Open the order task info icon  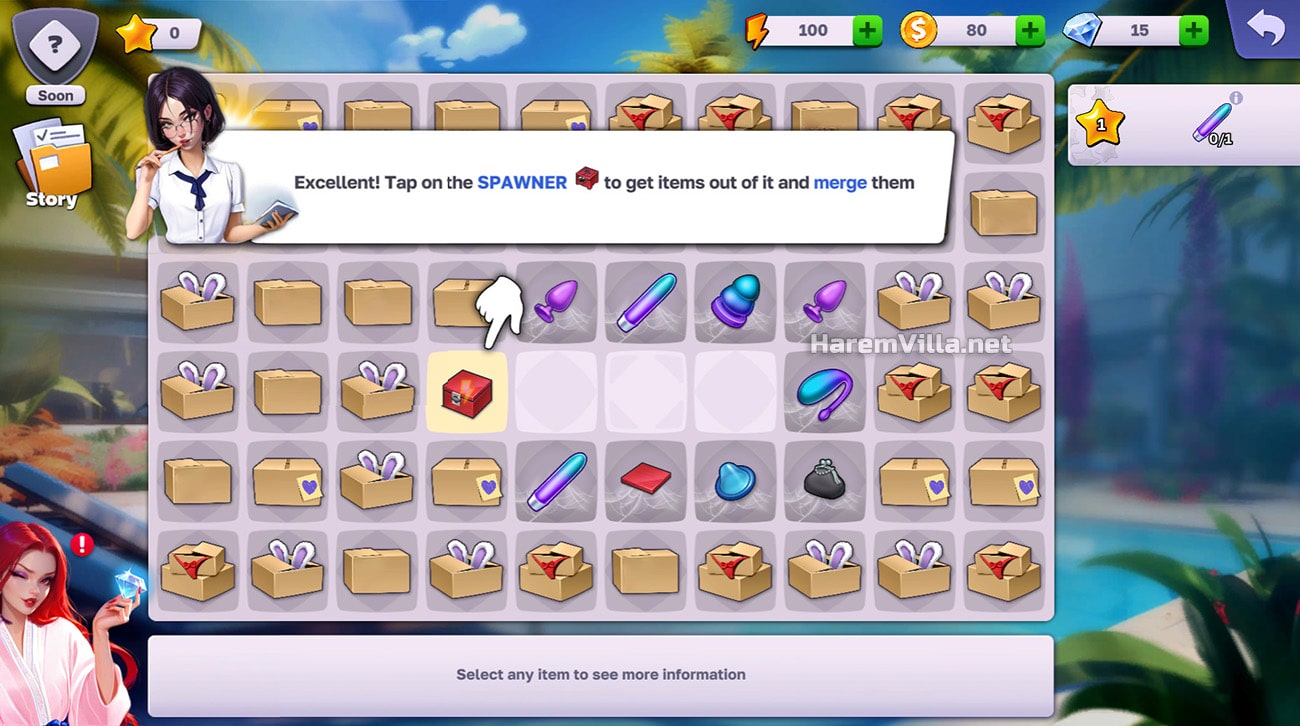(x=1236, y=98)
